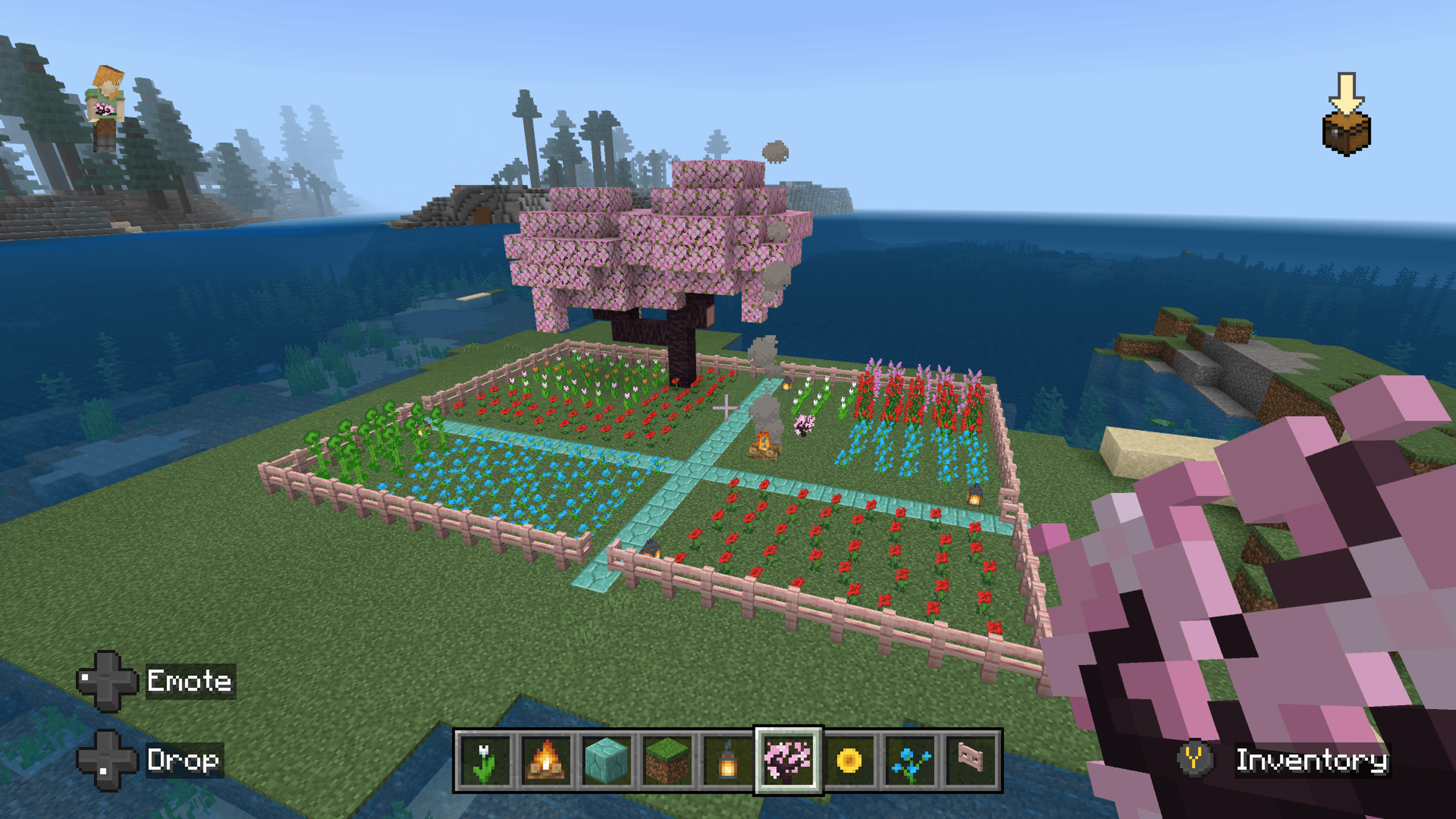
Task: Pick the grass block hotbar slot
Action: click(667, 760)
